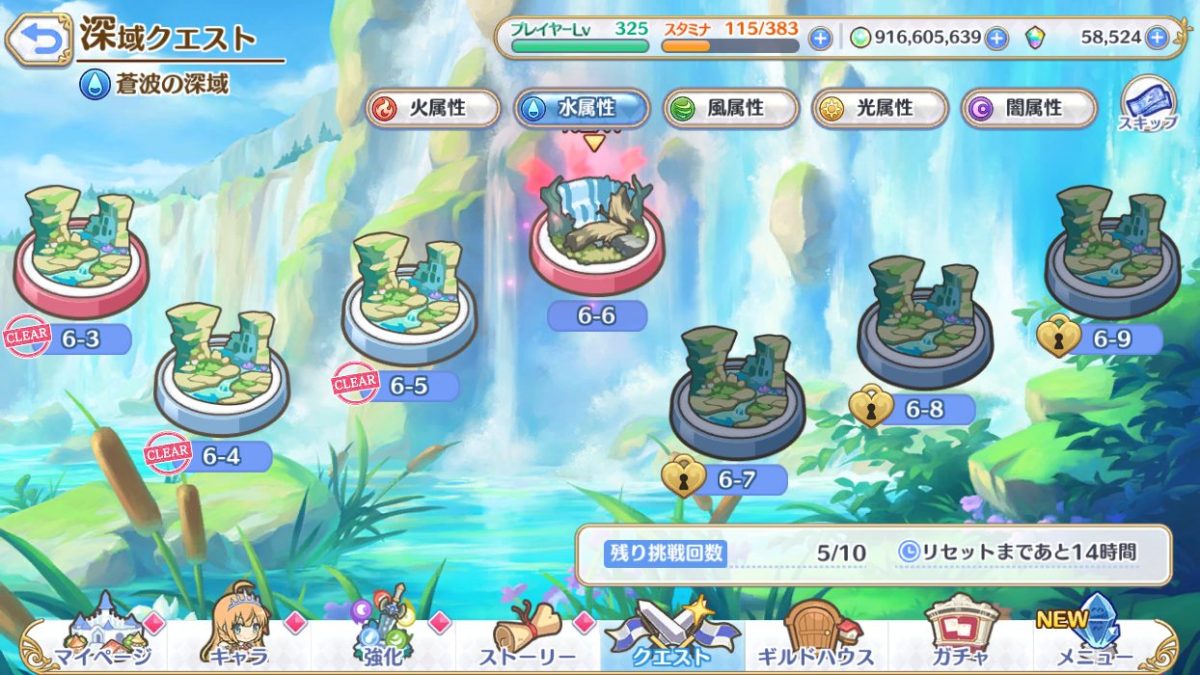Switch to the 風属性 wind tab
Screen dimensions: 1200x675
click(731, 108)
